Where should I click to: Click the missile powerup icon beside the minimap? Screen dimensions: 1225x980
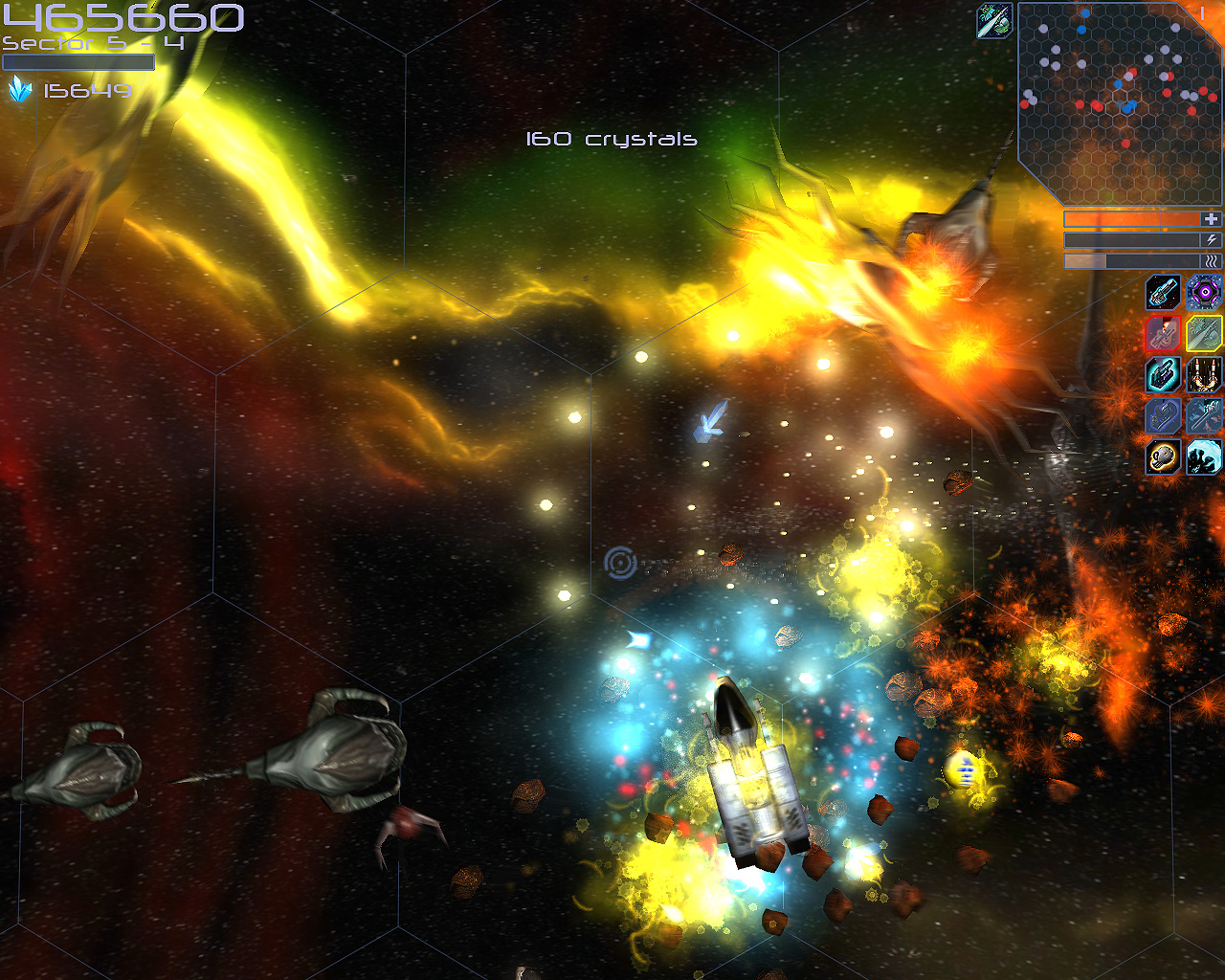click(992, 19)
